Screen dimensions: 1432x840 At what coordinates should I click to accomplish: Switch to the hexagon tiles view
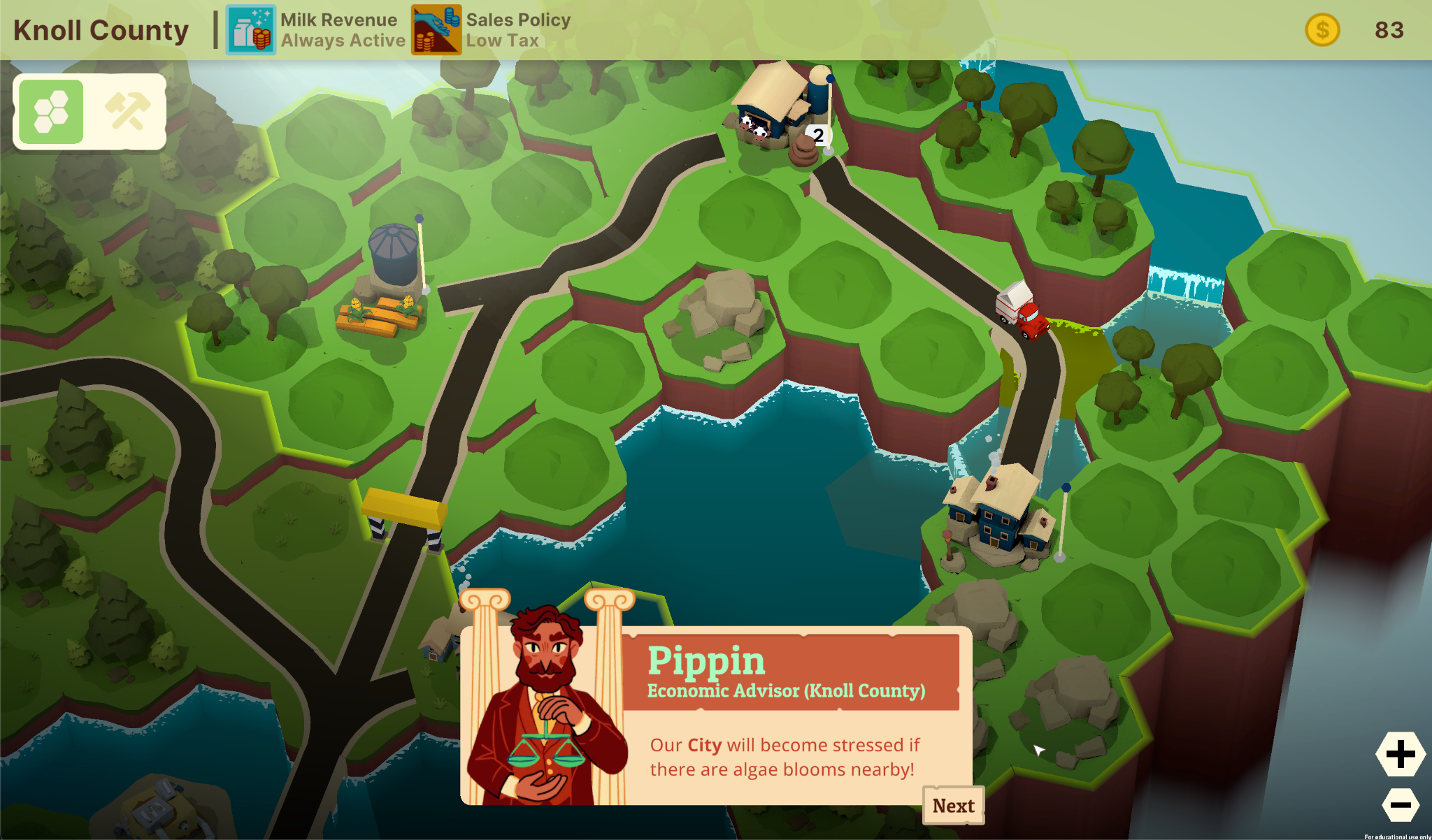pyautogui.click(x=52, y=112)
